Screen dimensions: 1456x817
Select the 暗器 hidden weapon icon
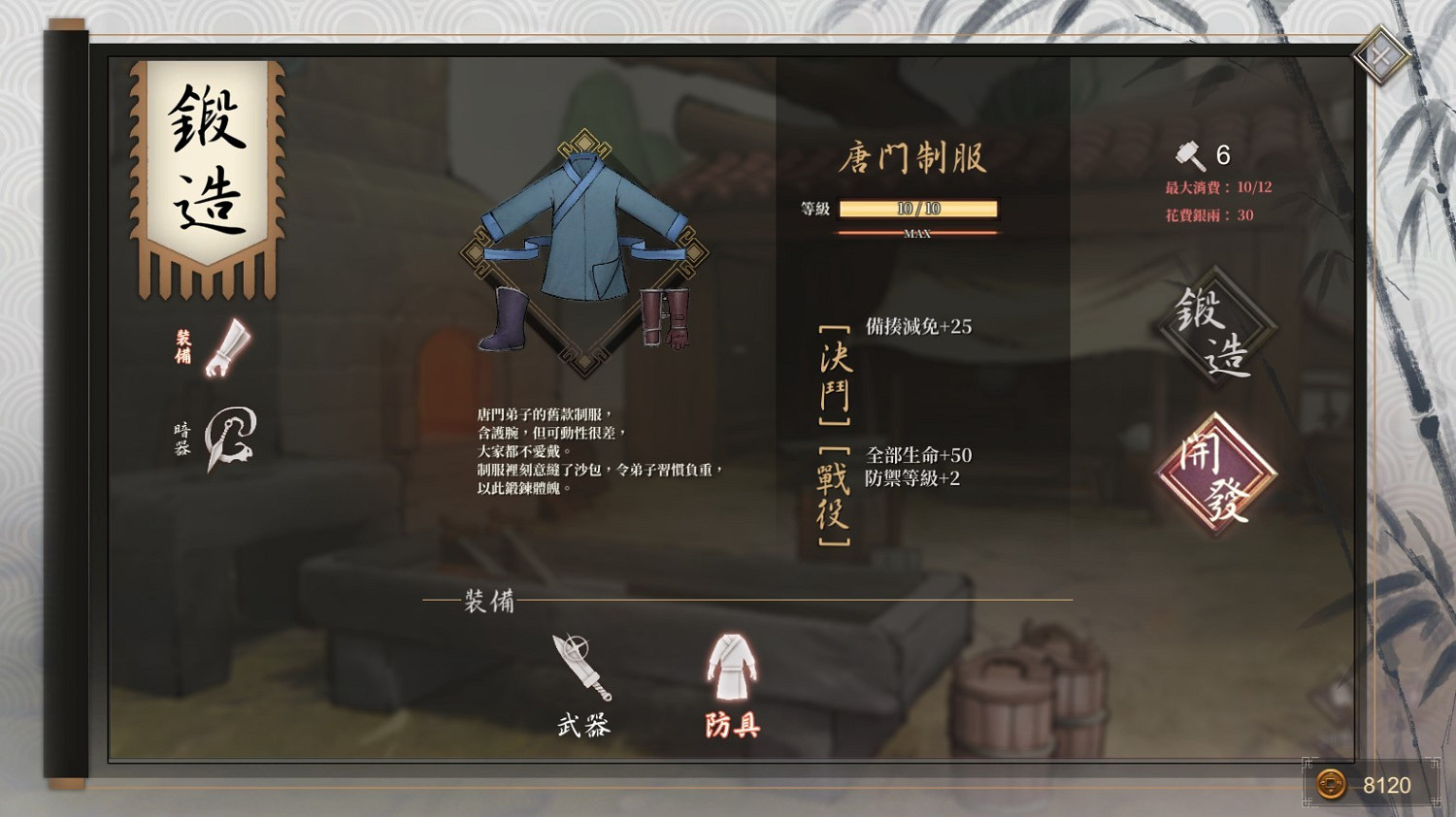pos(228,439)
